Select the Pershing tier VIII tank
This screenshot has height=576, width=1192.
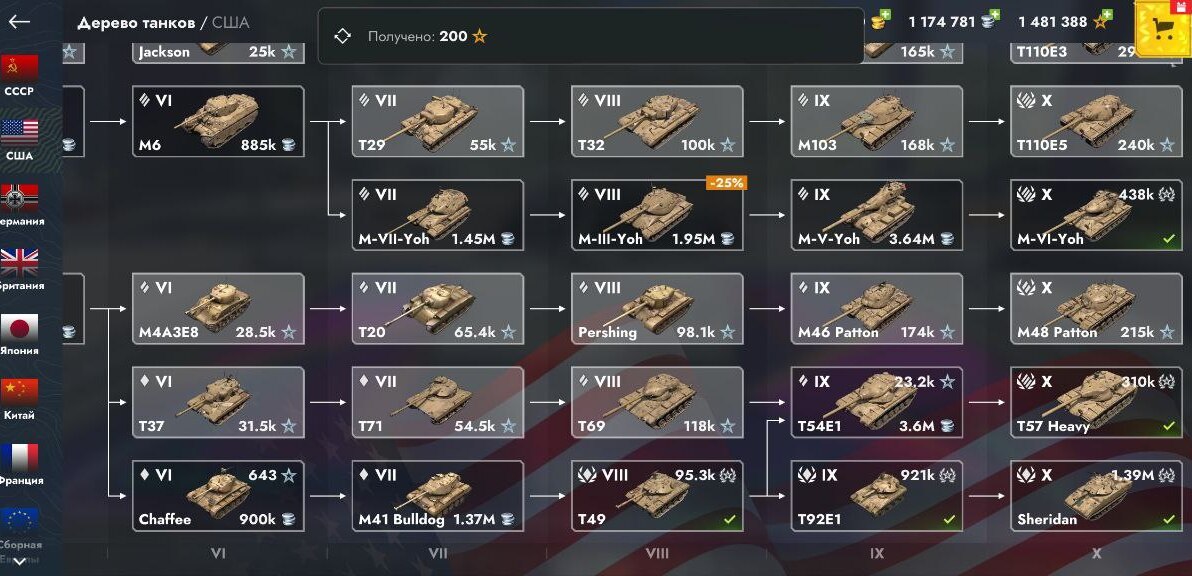click(657, 309)
